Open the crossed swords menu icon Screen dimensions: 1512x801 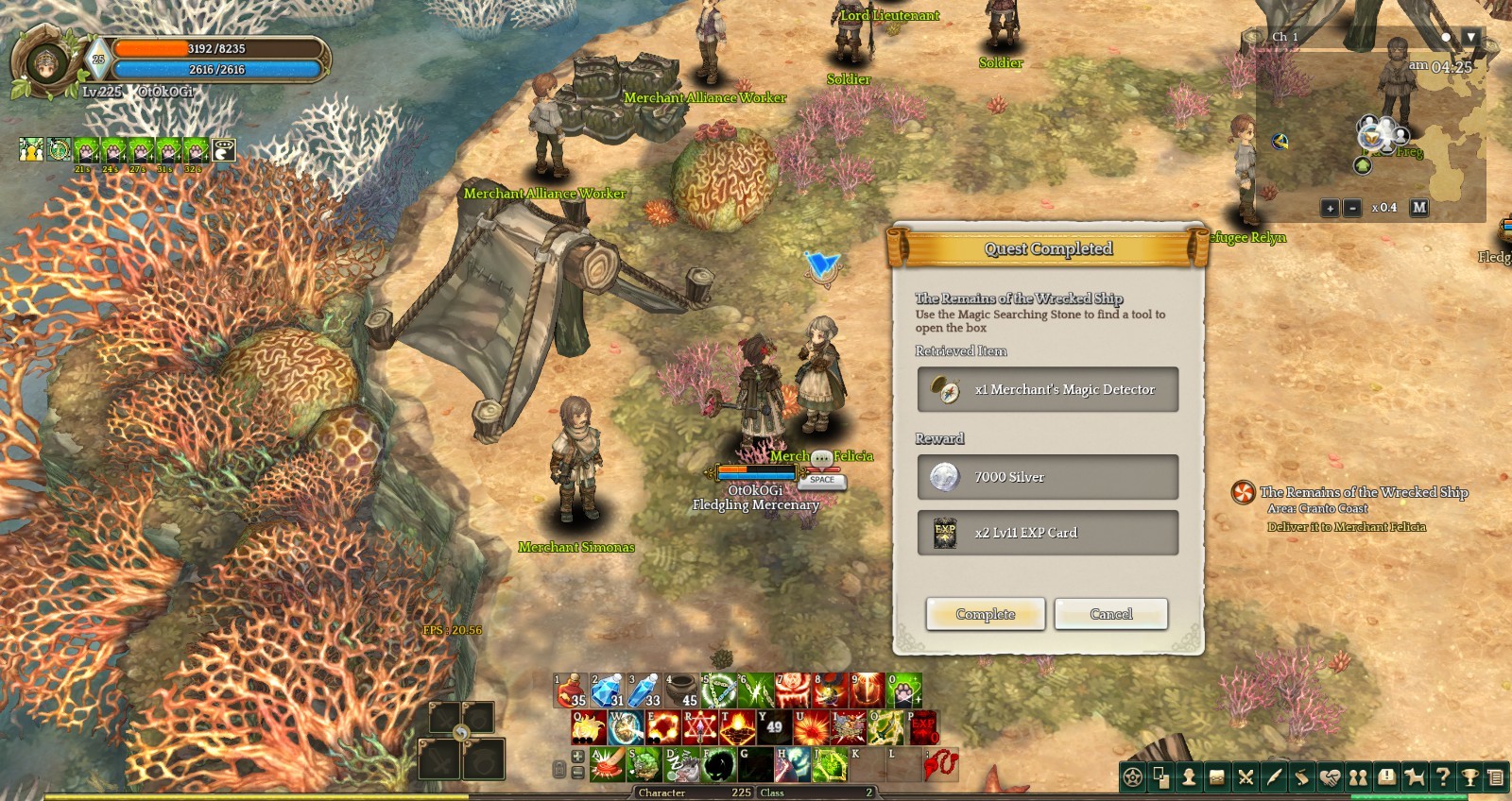pos(1246,777)
